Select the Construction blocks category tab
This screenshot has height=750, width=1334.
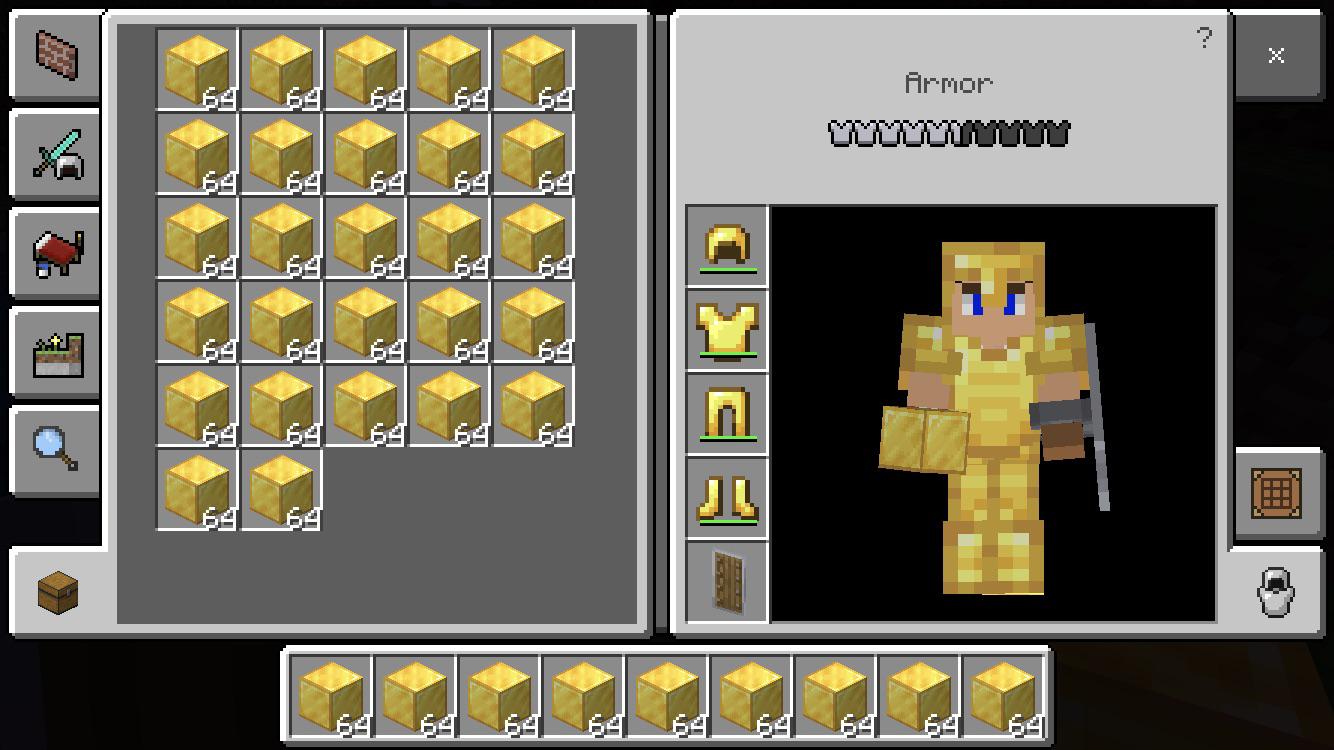(x=55, y=55)
